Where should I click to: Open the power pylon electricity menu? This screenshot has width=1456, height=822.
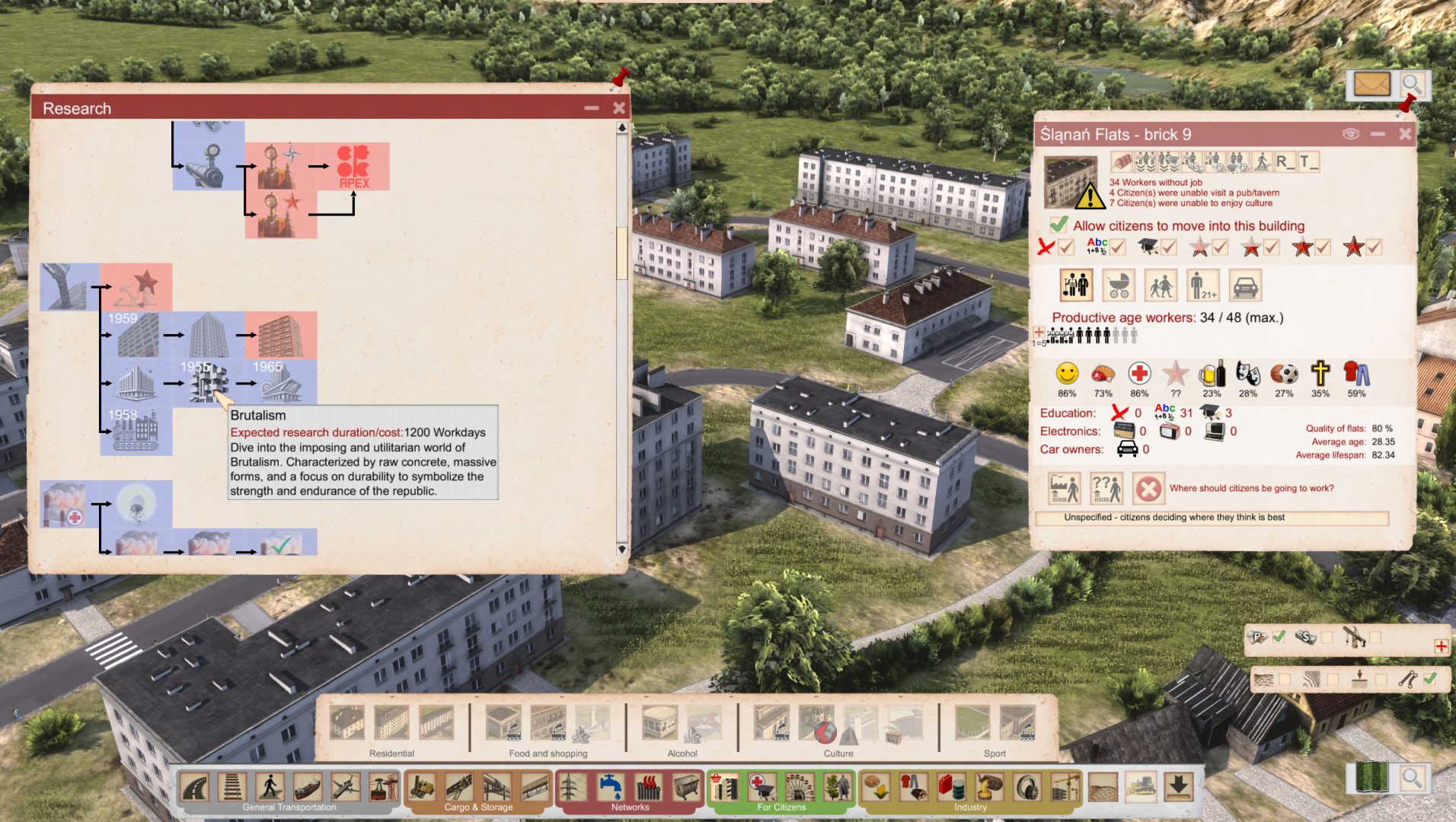click(x=573, y=786)
